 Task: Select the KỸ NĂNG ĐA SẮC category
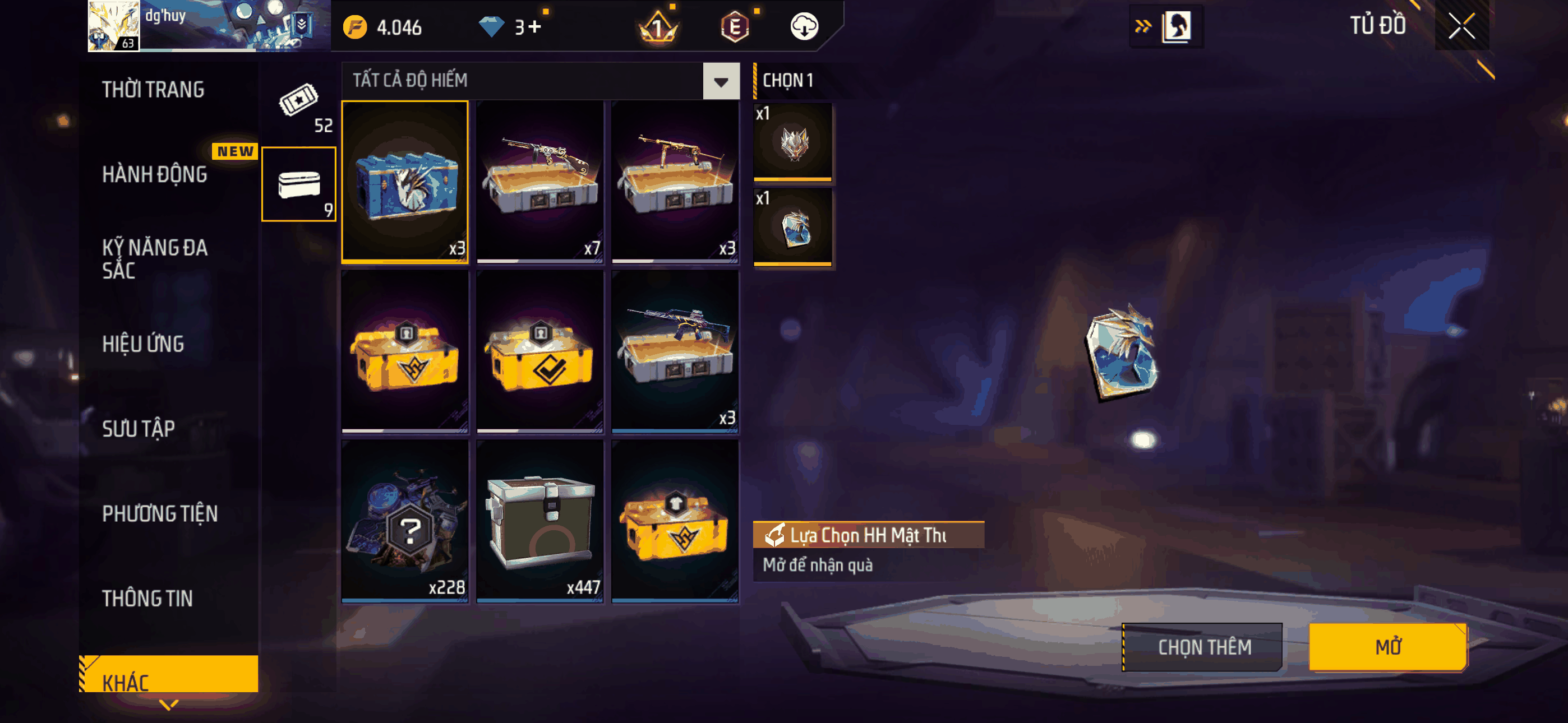(155, 258)
